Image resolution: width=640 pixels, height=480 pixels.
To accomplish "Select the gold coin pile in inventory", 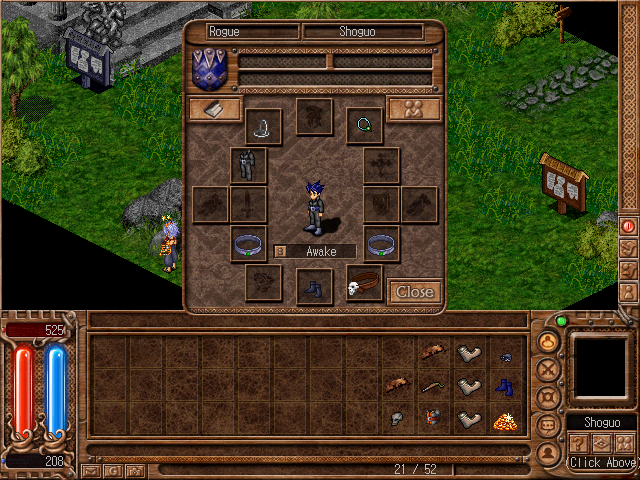I will click(x=503, y=420).
